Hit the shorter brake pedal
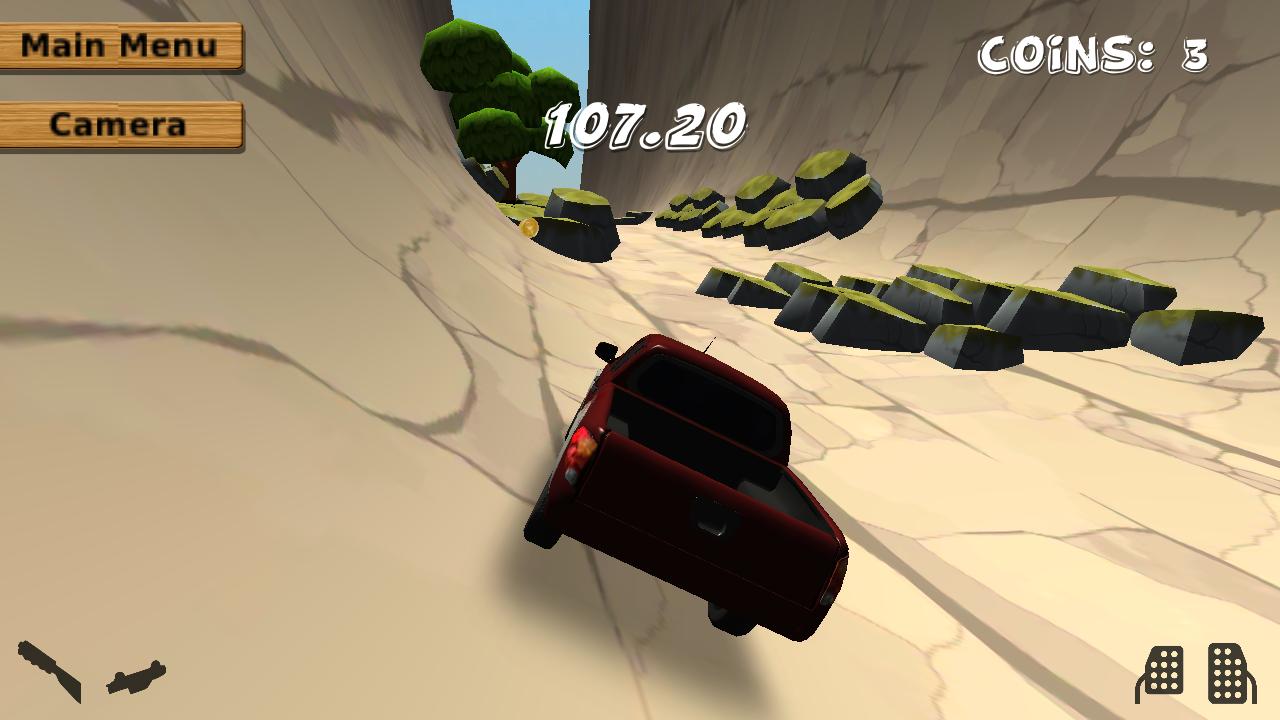Image resolution: width=1280 pixels, height=720 pixels. click(x=1160, y=673)
